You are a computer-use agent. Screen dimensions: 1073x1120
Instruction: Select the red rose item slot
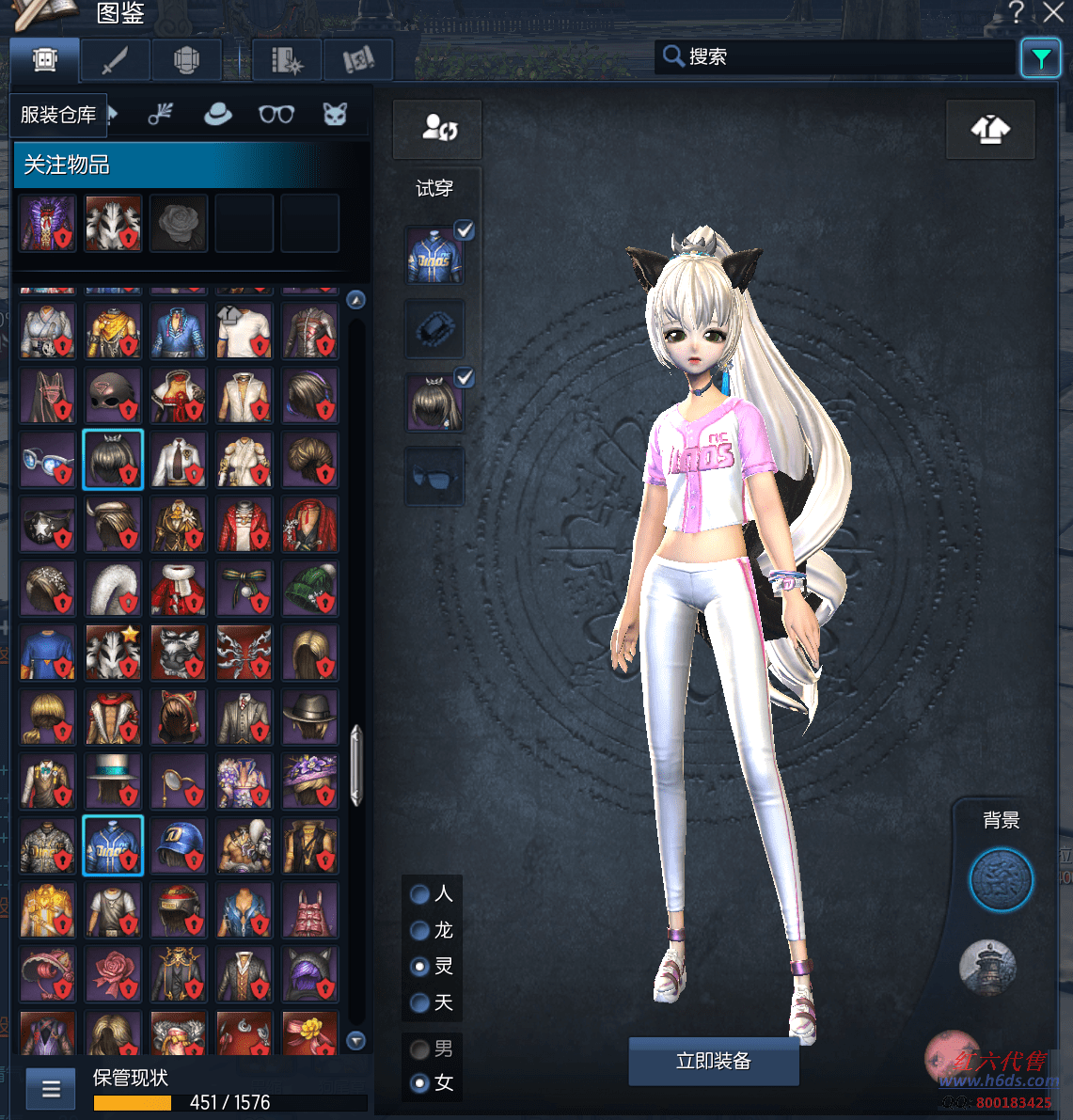113,973
